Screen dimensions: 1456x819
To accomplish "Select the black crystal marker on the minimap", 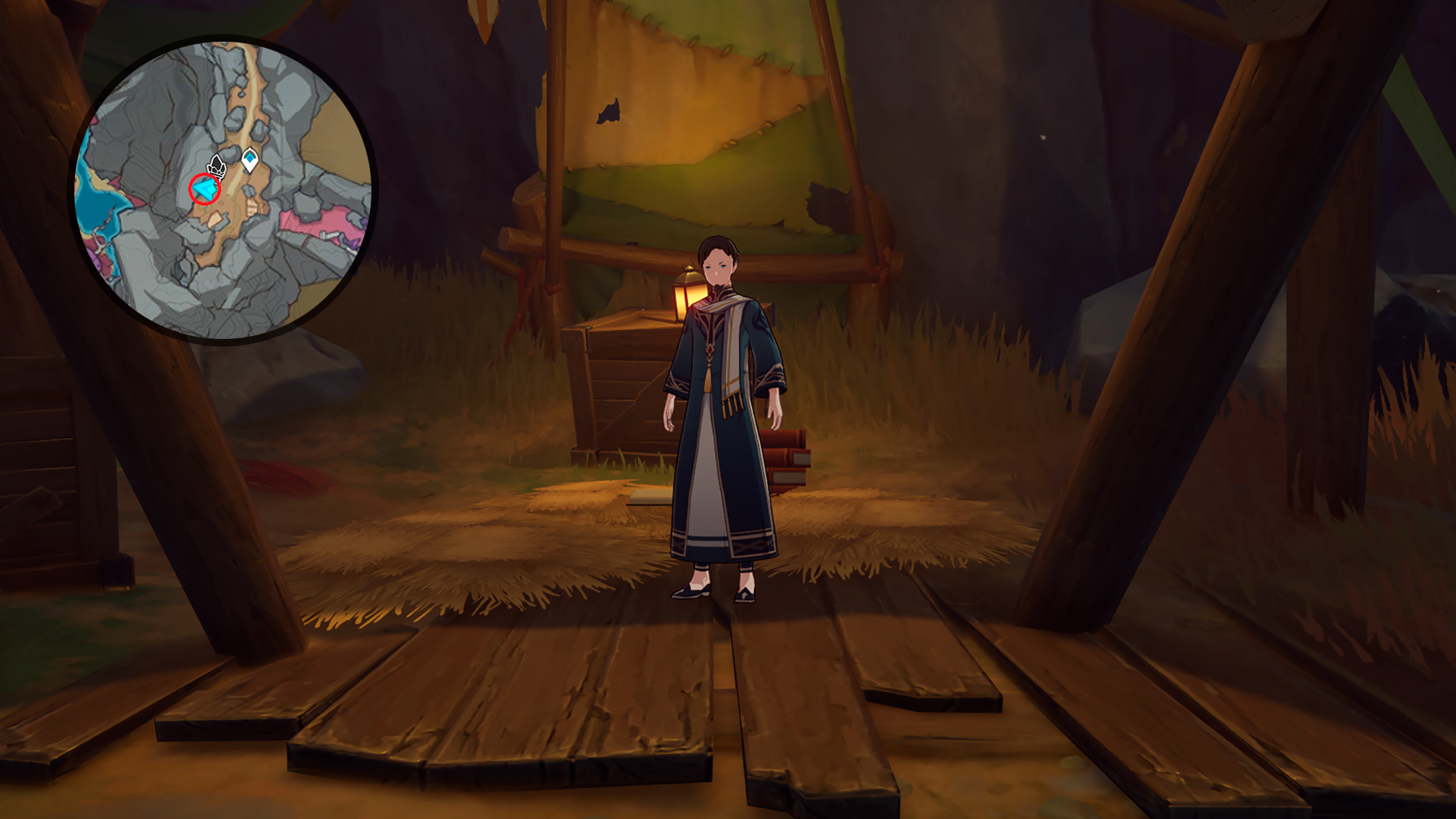I will coord(217,166).
